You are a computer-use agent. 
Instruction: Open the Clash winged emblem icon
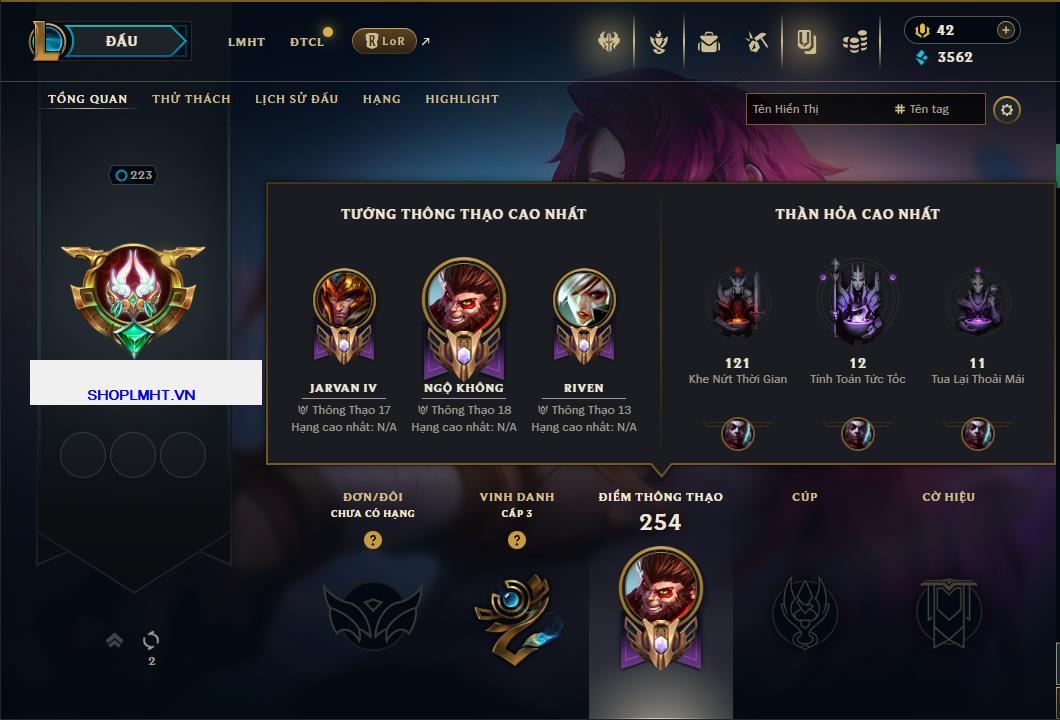[610, 42]
